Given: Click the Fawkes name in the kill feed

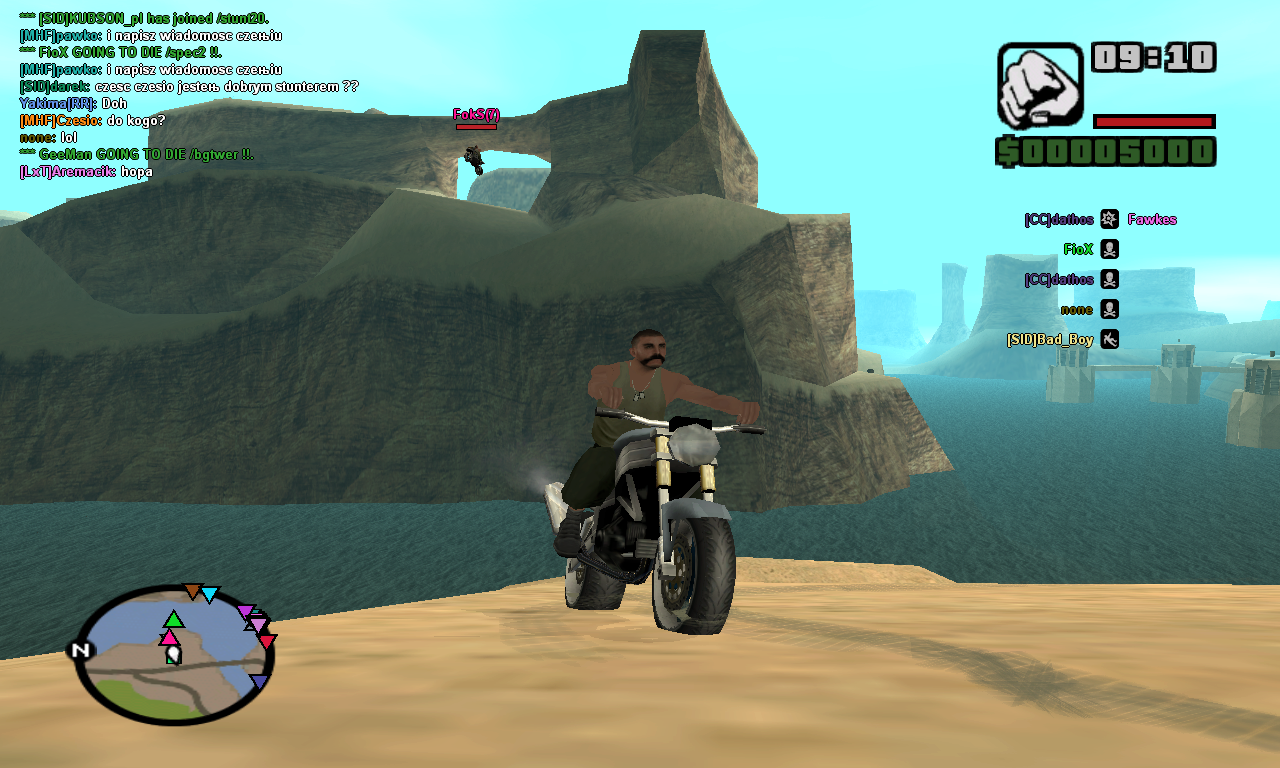Looking at the screenshot, I should [x=1152, y=219].
